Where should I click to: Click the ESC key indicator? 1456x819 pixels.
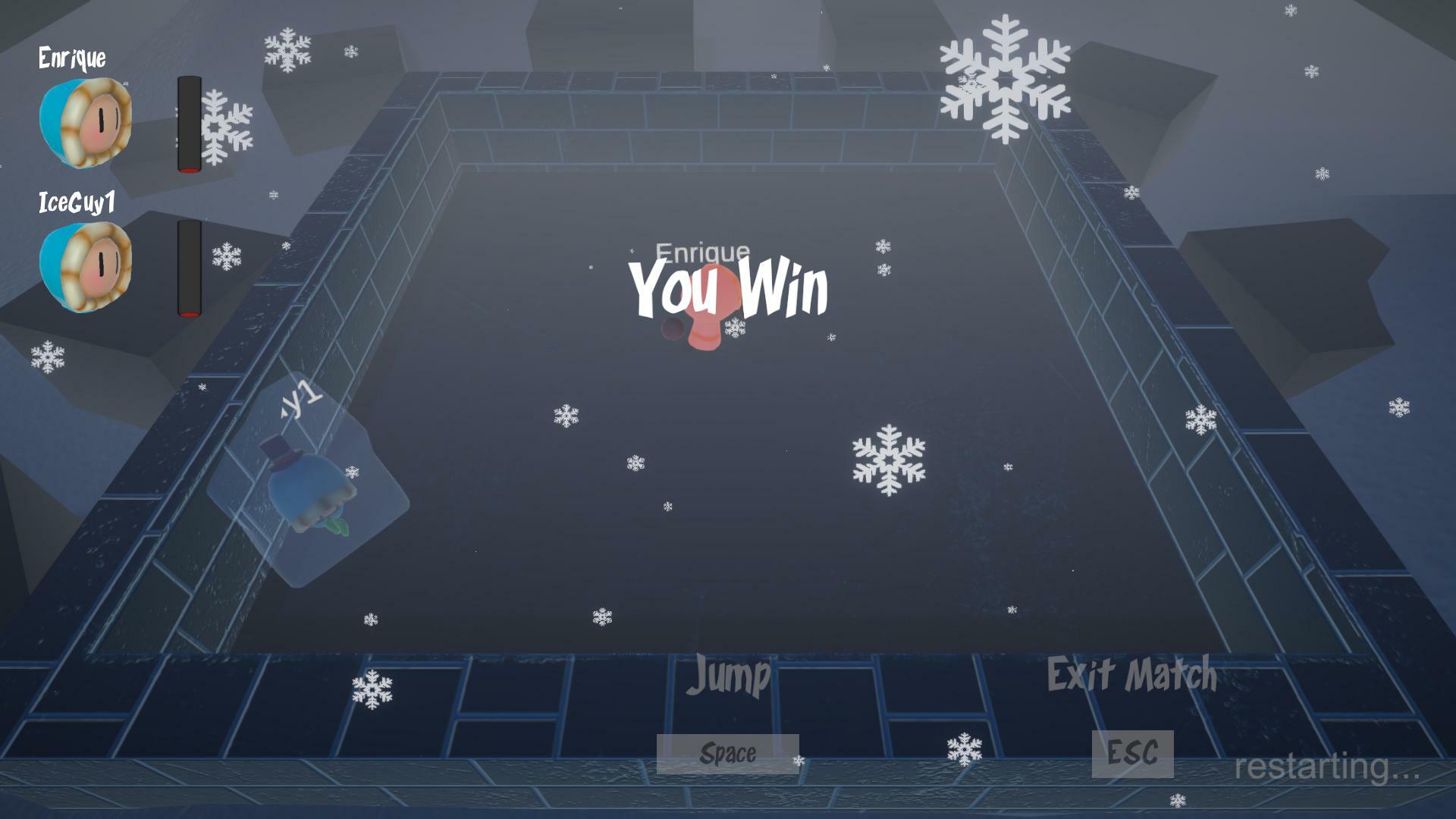[1131, 752]
